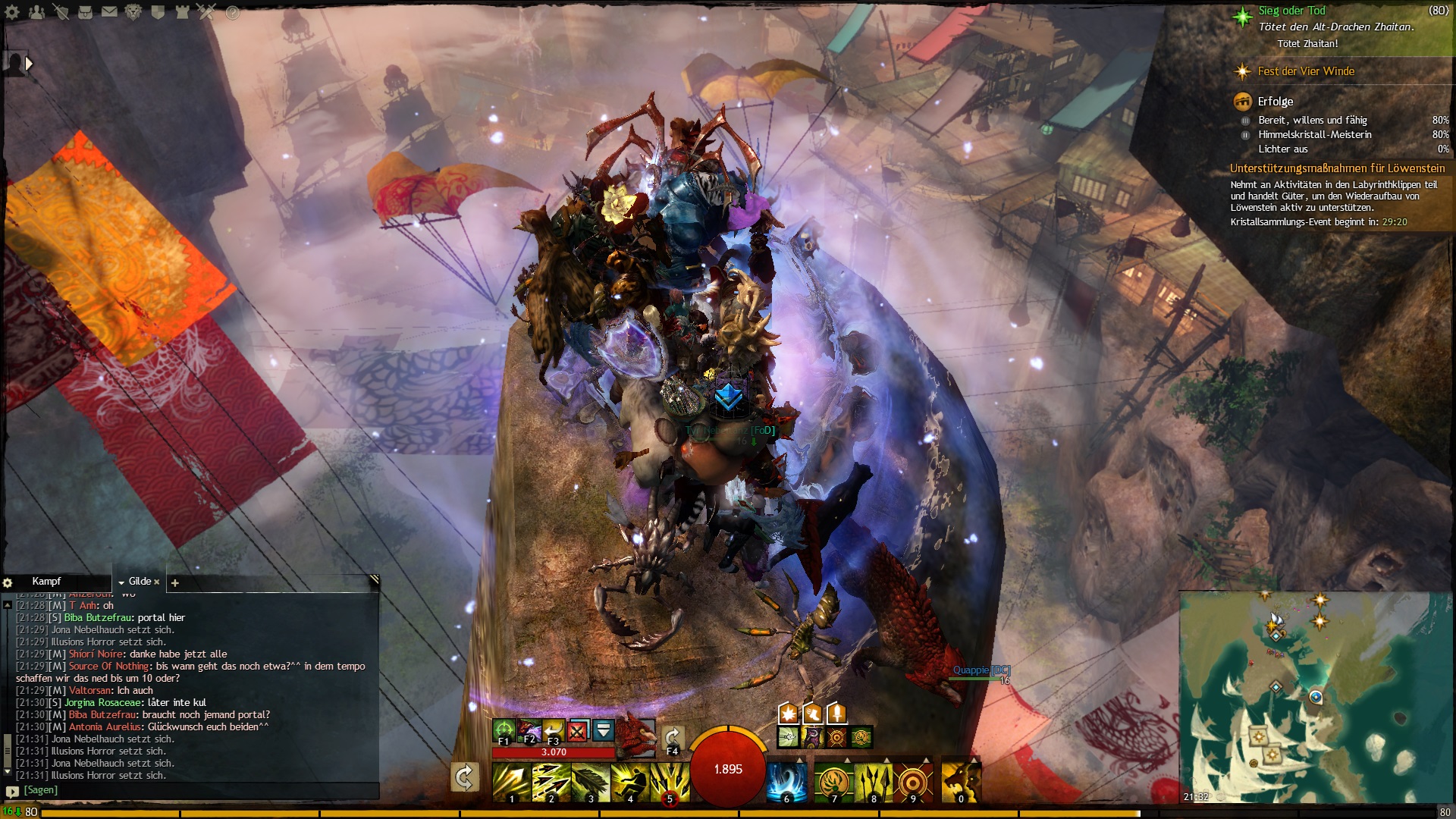This screenshot has width=1456, height=819.
Task: Swap weapons with the curved arrow button
Action: [464, 777]
